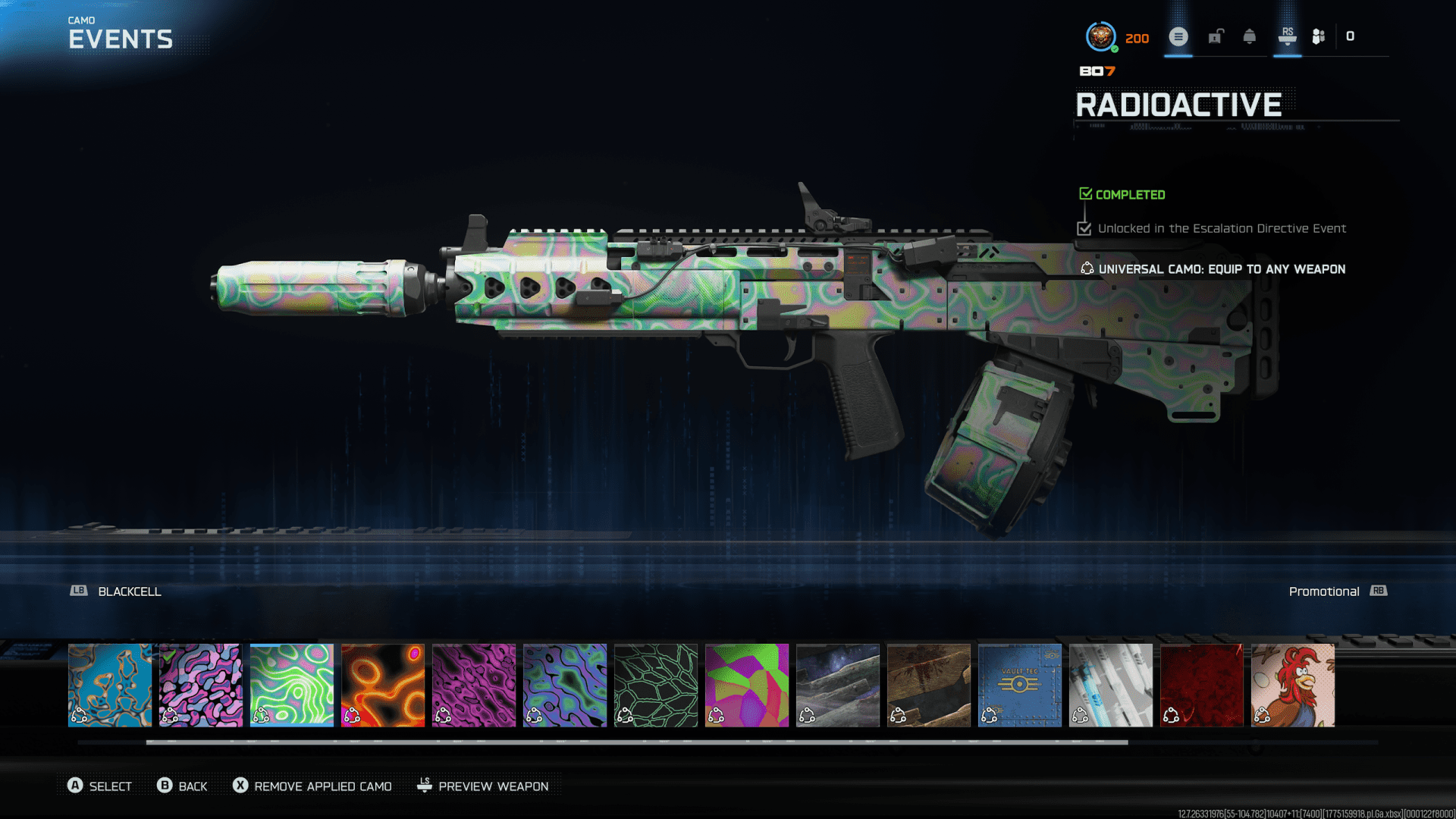The width and height of the screenshot is (1456, 819).
Task: Select the green Radioactive camo thumbnail
Action: pyautogui.click(x=292, y=685)
